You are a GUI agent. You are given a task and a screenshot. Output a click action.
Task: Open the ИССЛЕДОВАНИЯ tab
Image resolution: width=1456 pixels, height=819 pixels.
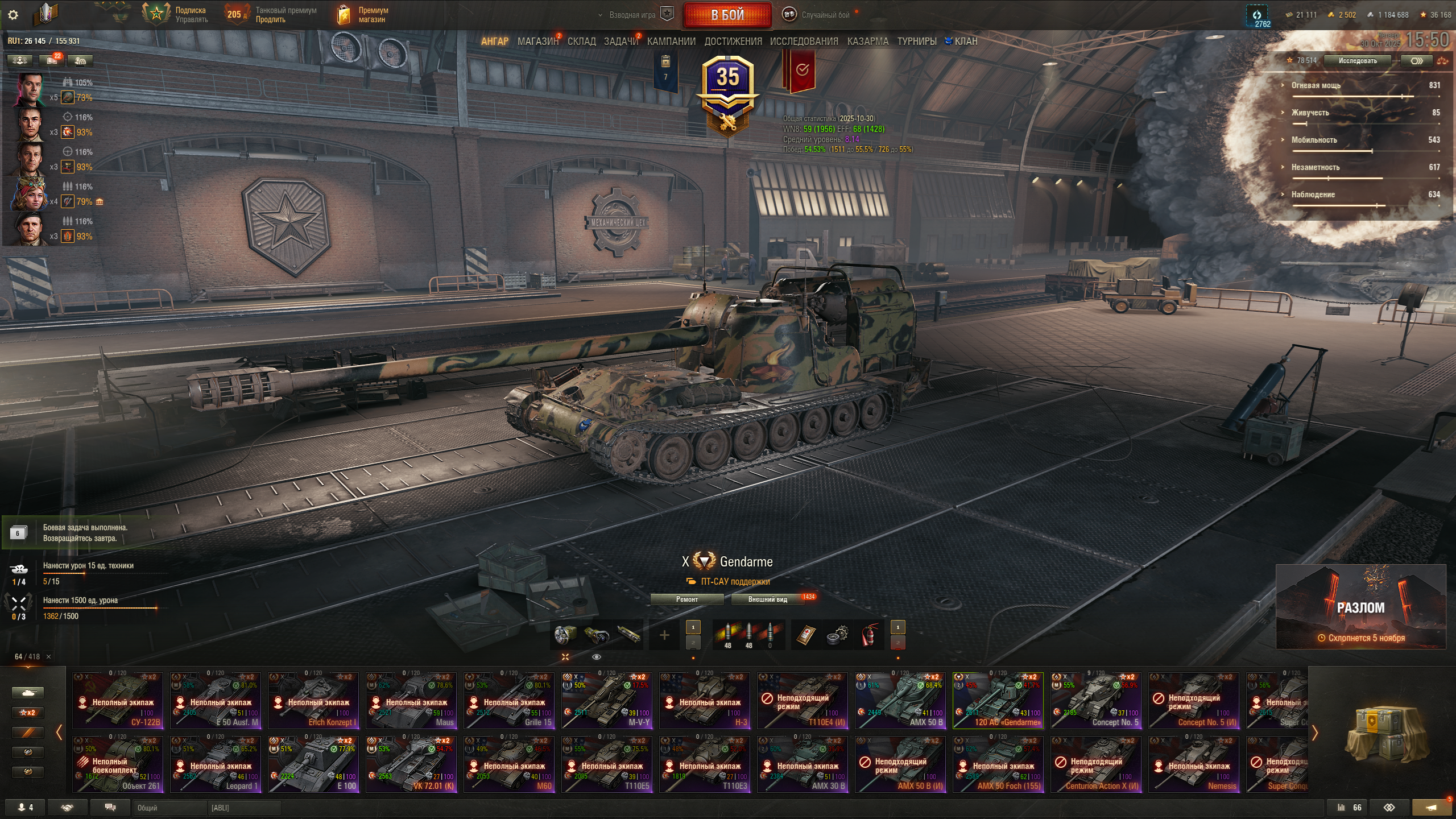click(804, 42)
